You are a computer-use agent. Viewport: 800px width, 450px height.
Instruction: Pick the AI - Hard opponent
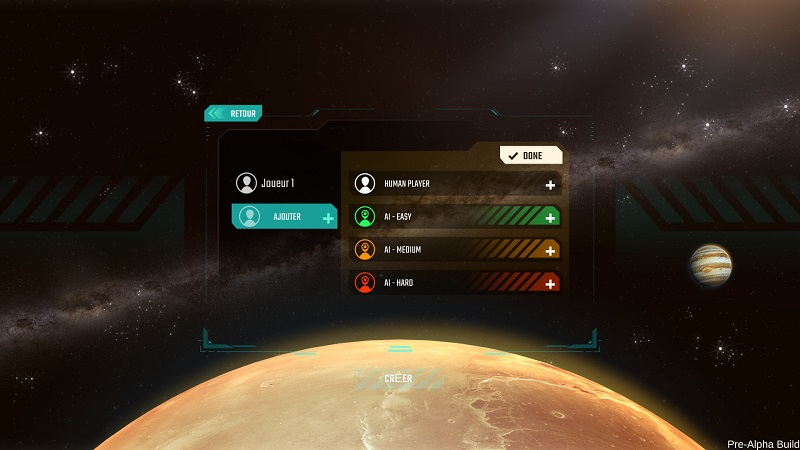click(456, 283)
